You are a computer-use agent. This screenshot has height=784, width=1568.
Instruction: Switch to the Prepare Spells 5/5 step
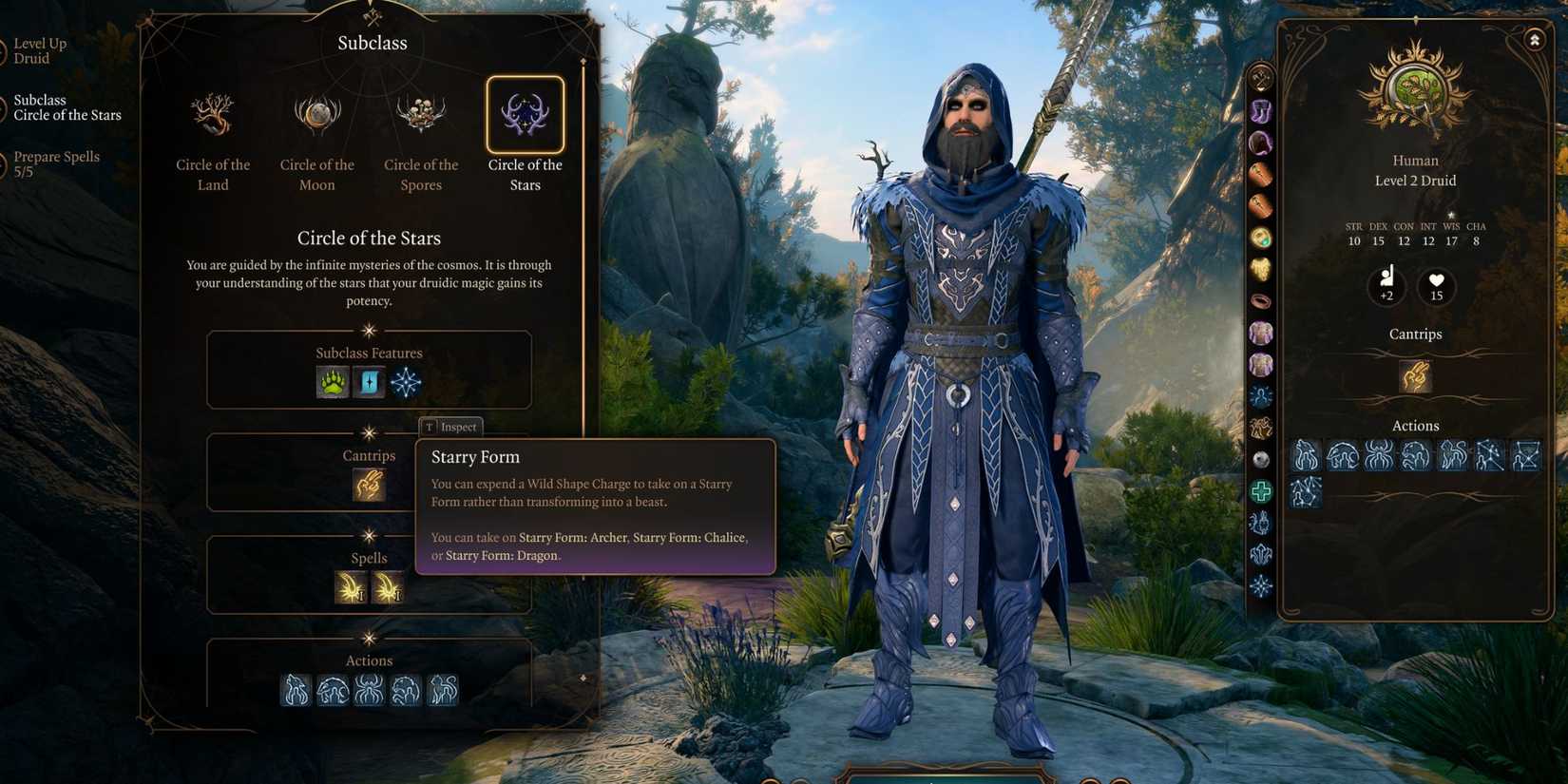(57, 163)
